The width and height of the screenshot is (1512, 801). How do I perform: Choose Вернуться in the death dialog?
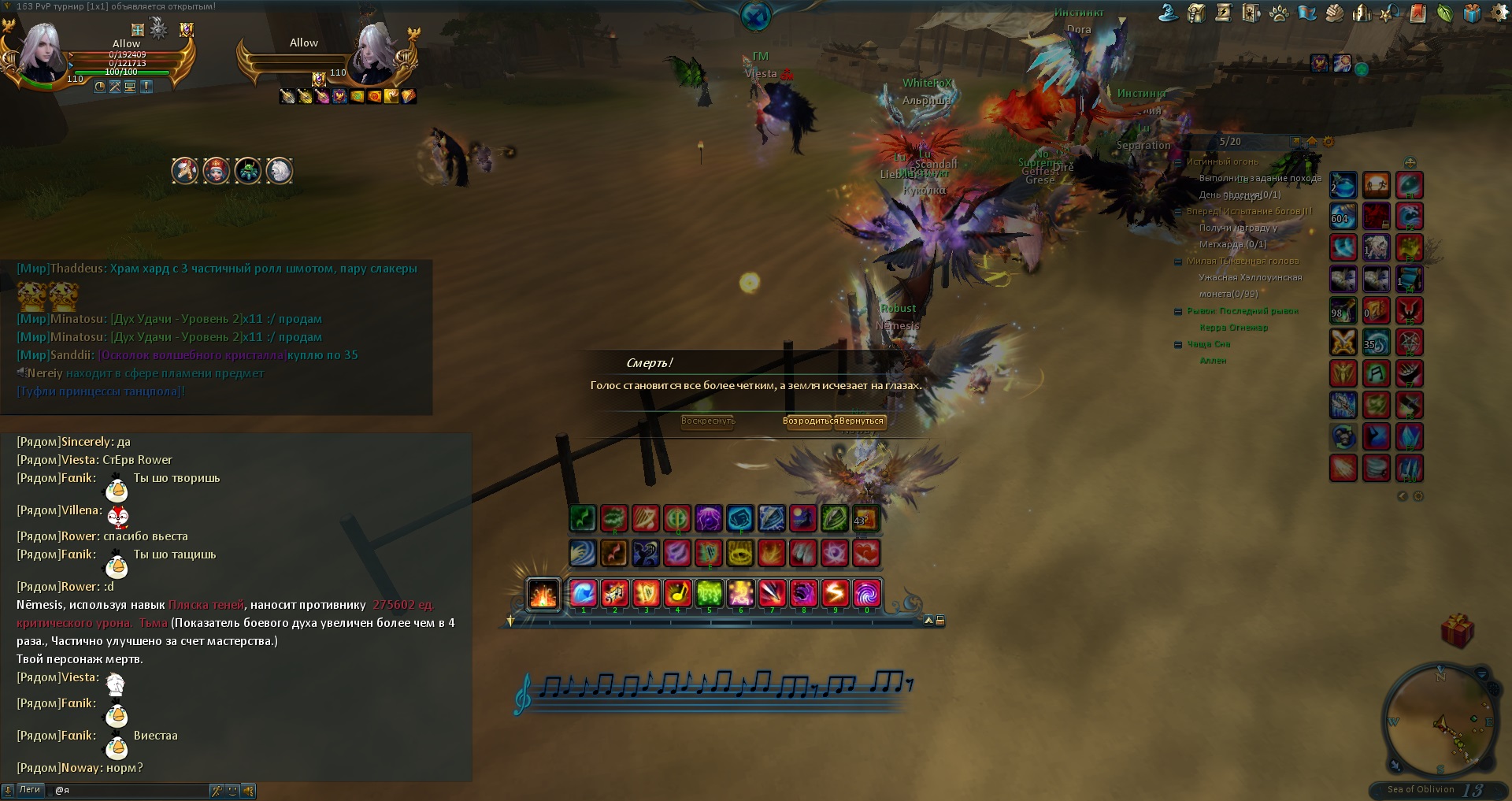pos(862,421)
